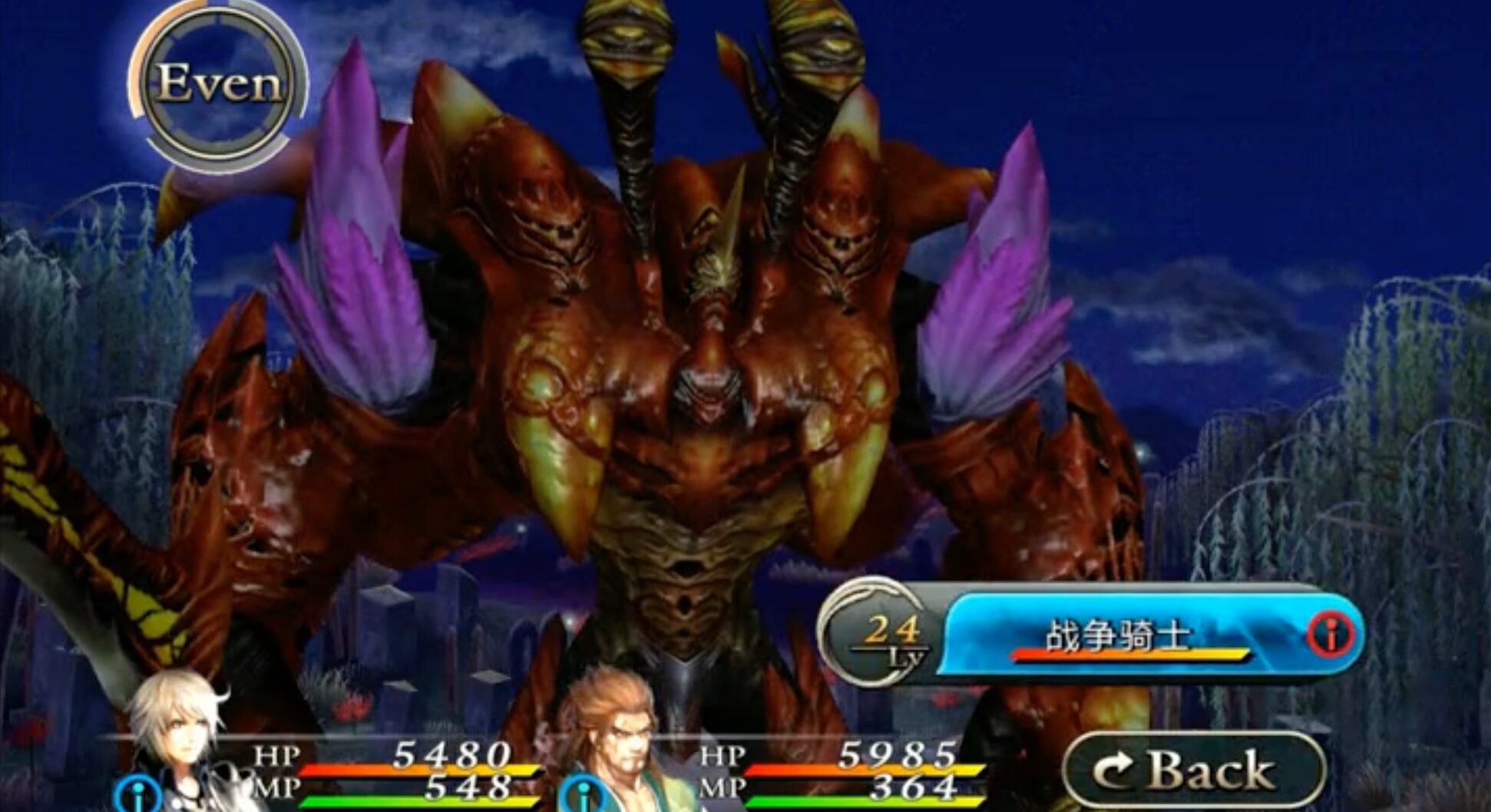Screen dimensions: 1491x812
Task: Open the white-haired hero's blue info icon
Action: coord(139,795)
